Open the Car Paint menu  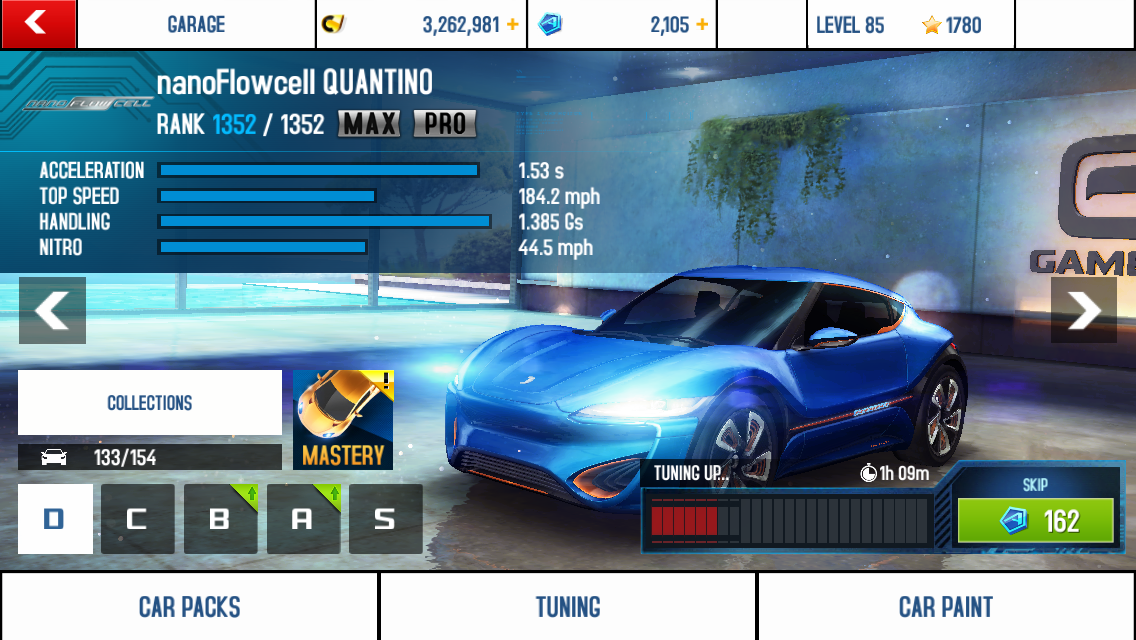tap(946, 607)
